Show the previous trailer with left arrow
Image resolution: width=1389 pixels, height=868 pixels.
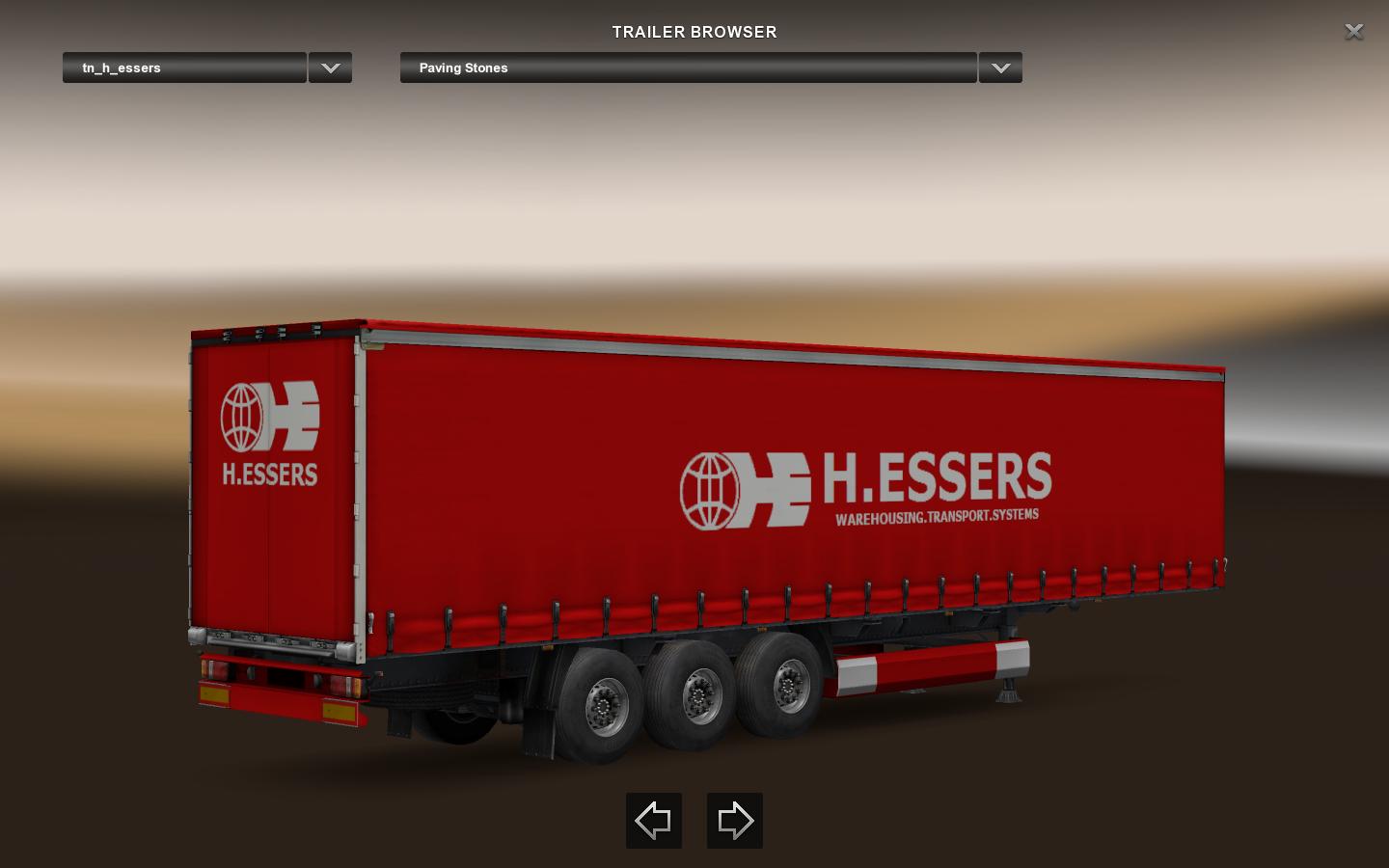(654, 821)
